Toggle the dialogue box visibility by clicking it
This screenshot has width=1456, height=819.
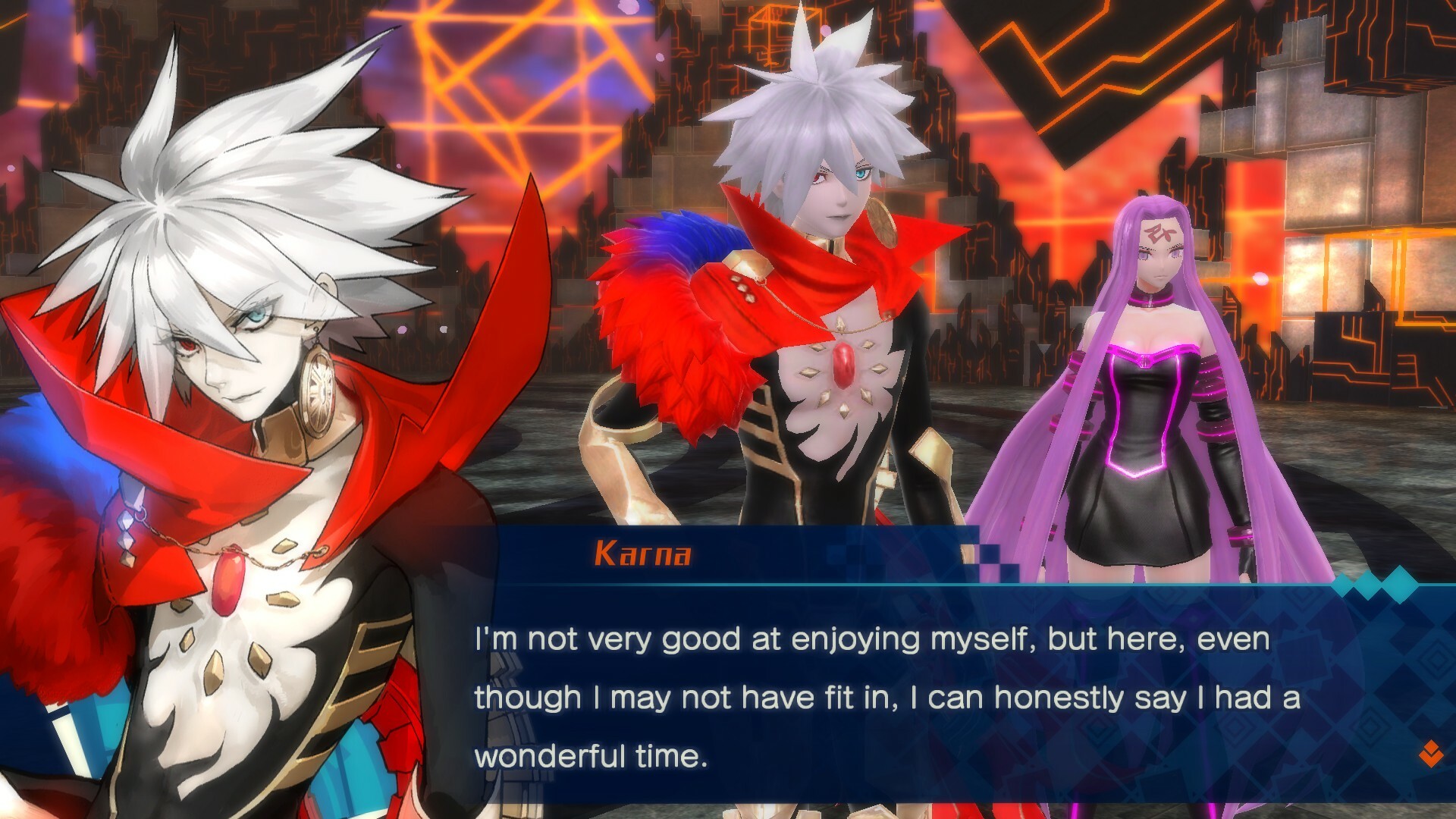pyautogui.click(x=872, y=682)
